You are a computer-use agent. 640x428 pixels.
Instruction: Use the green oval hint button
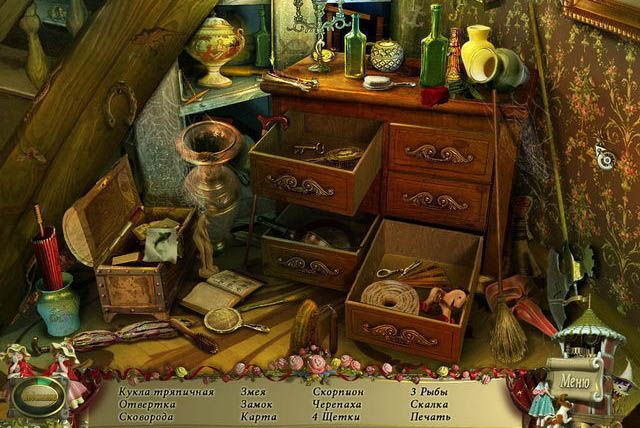pos(37,395)
